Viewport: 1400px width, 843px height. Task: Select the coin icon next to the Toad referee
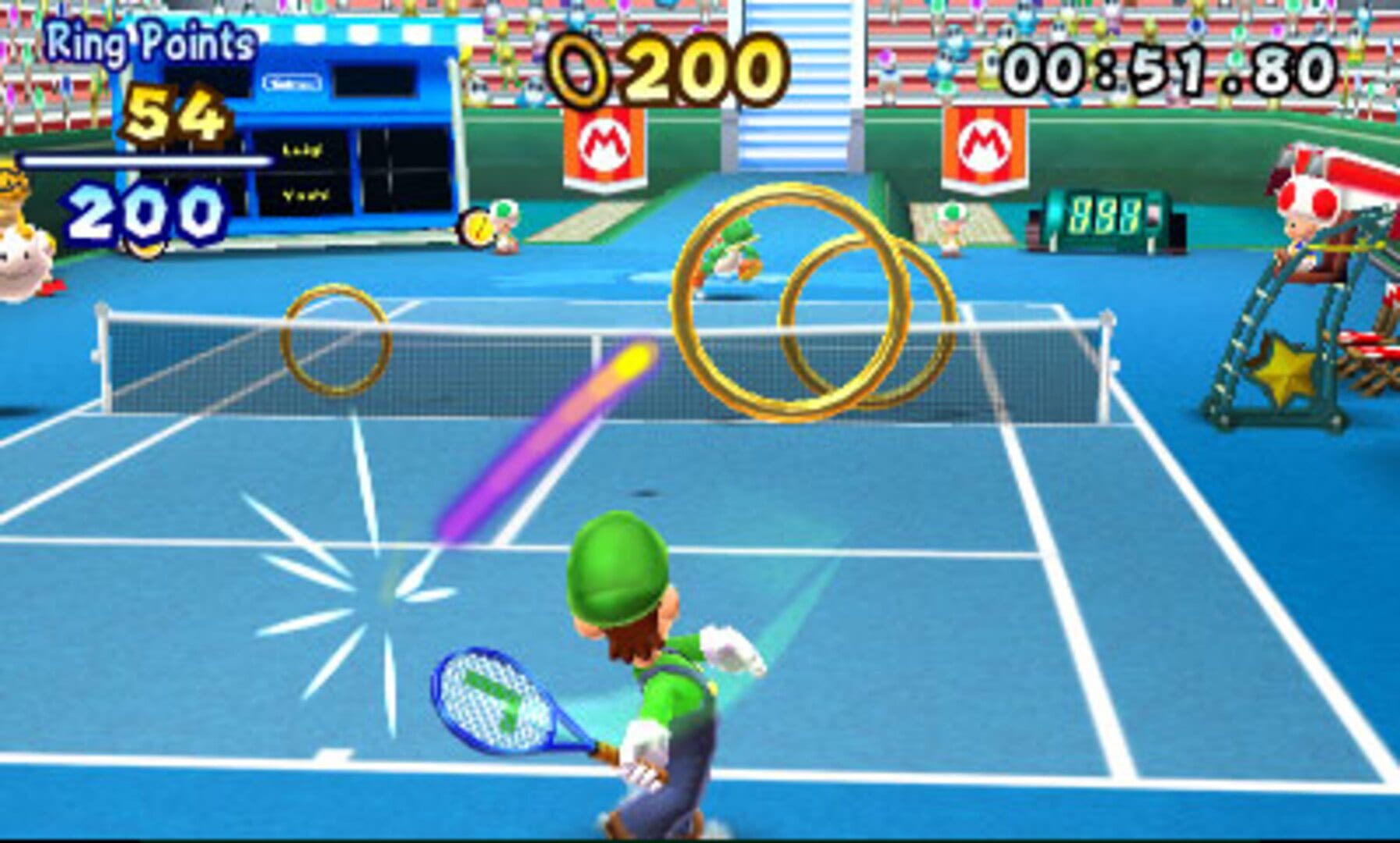[478, 226]
